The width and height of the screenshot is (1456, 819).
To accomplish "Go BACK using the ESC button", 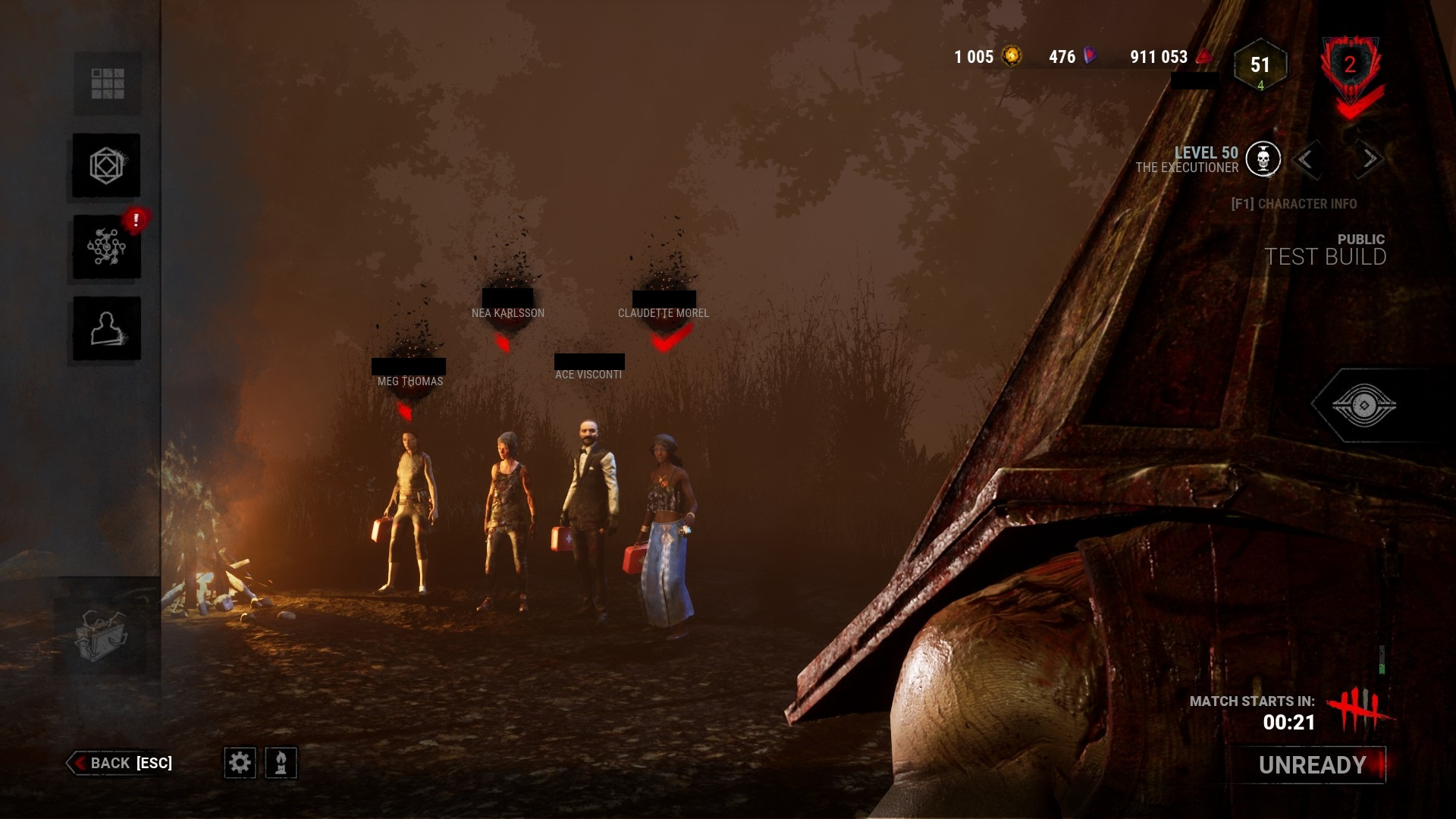I will tap(121, 764).
